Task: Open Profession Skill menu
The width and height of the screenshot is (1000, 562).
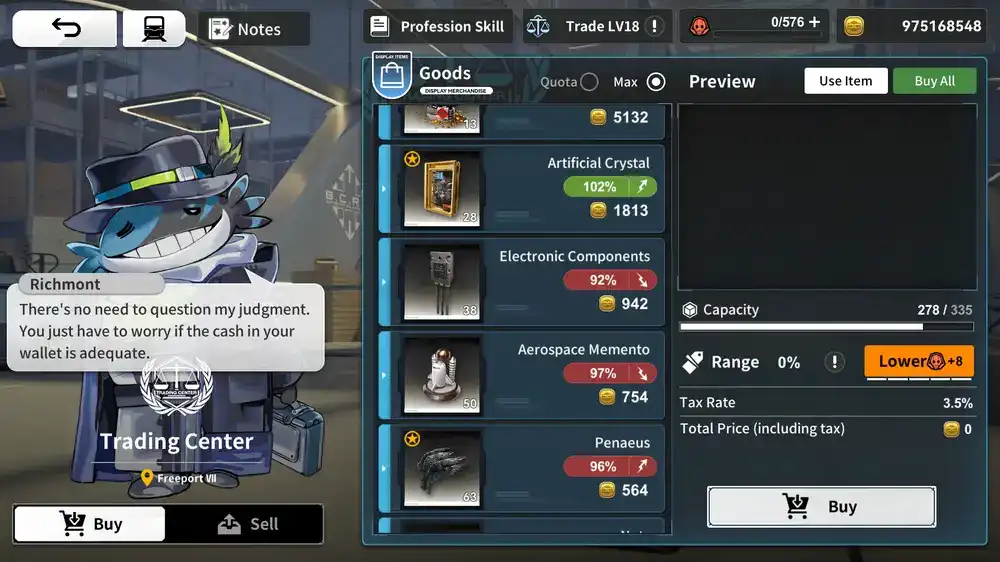Action: point(438,26)
